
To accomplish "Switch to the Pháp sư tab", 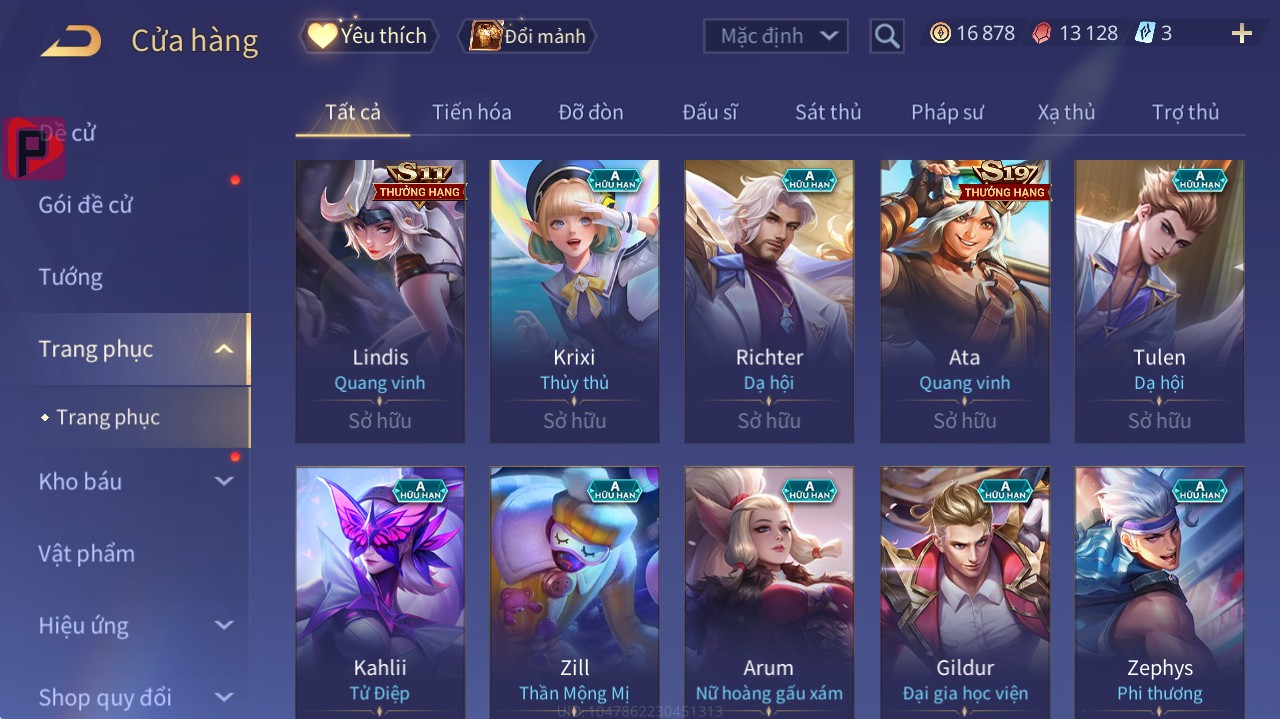I will tap(947, 112).
